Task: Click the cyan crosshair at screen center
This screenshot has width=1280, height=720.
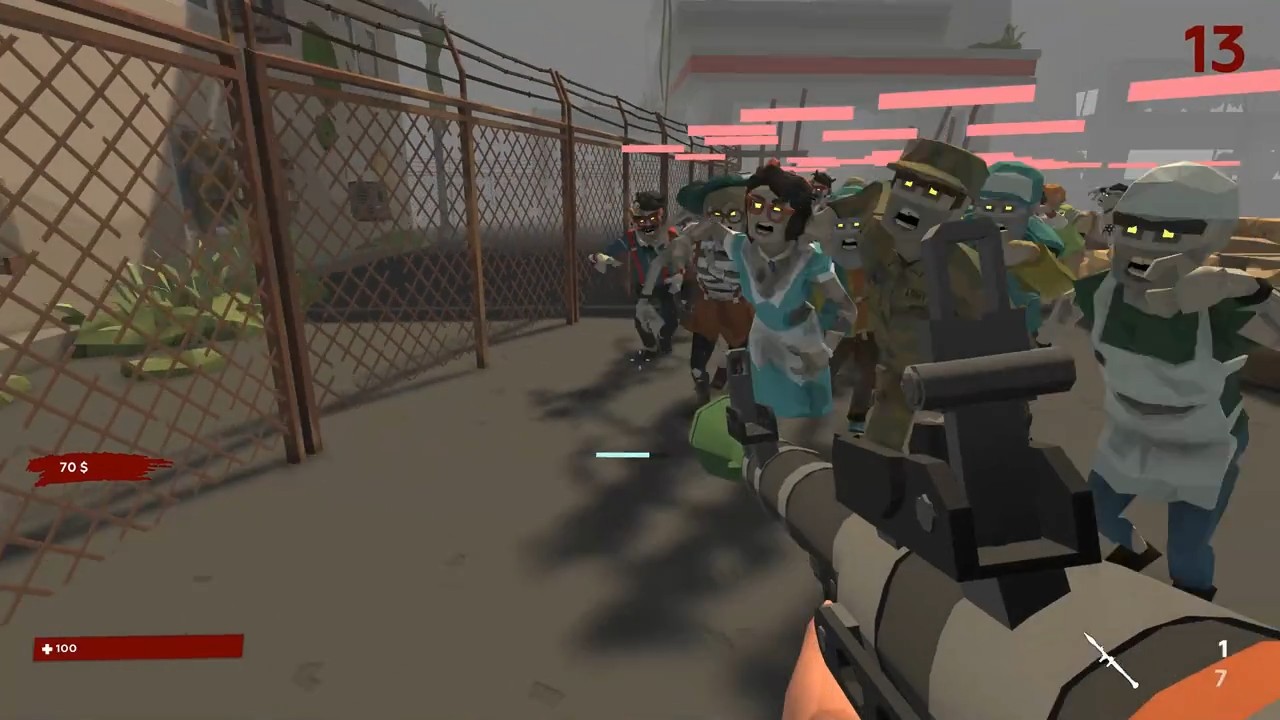Action: (x=622, y=455)
